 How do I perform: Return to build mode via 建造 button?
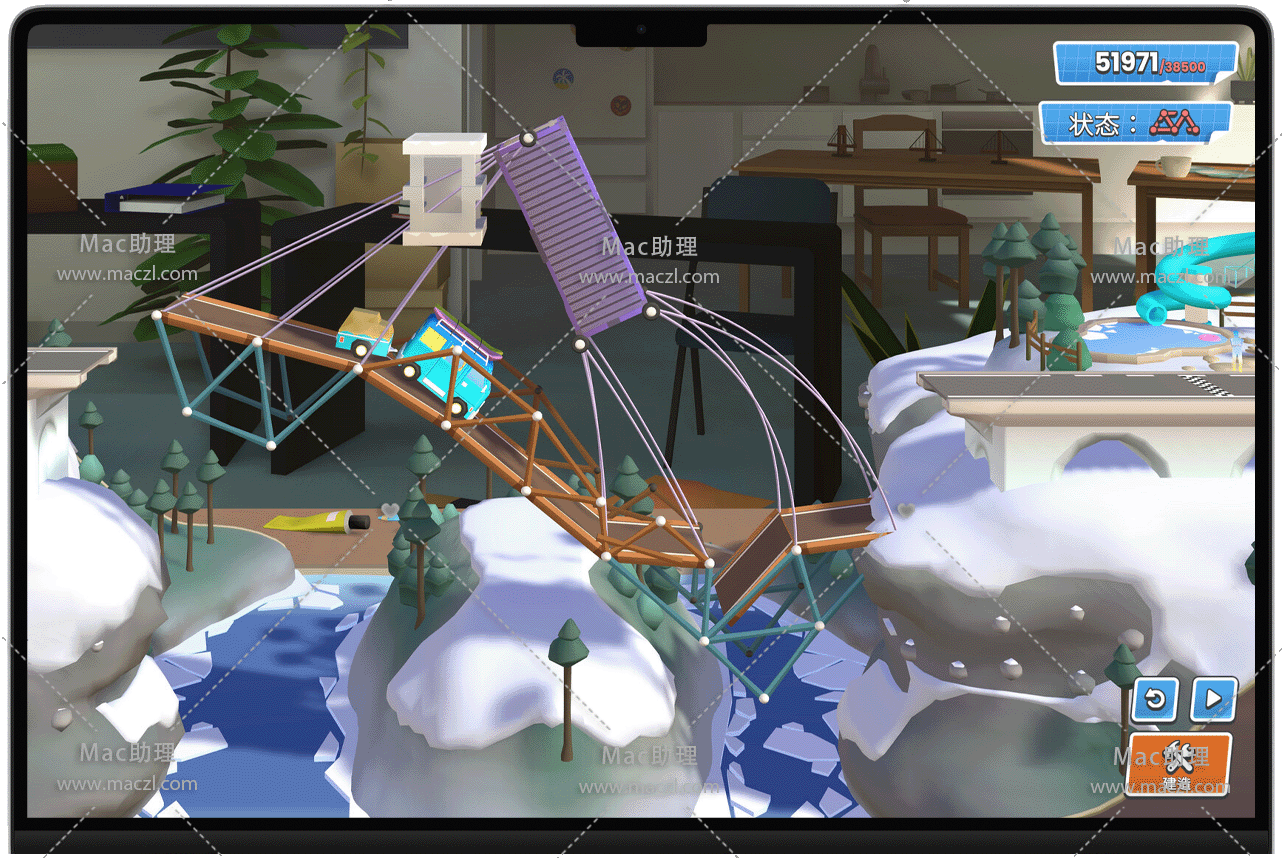(1178, 765)
